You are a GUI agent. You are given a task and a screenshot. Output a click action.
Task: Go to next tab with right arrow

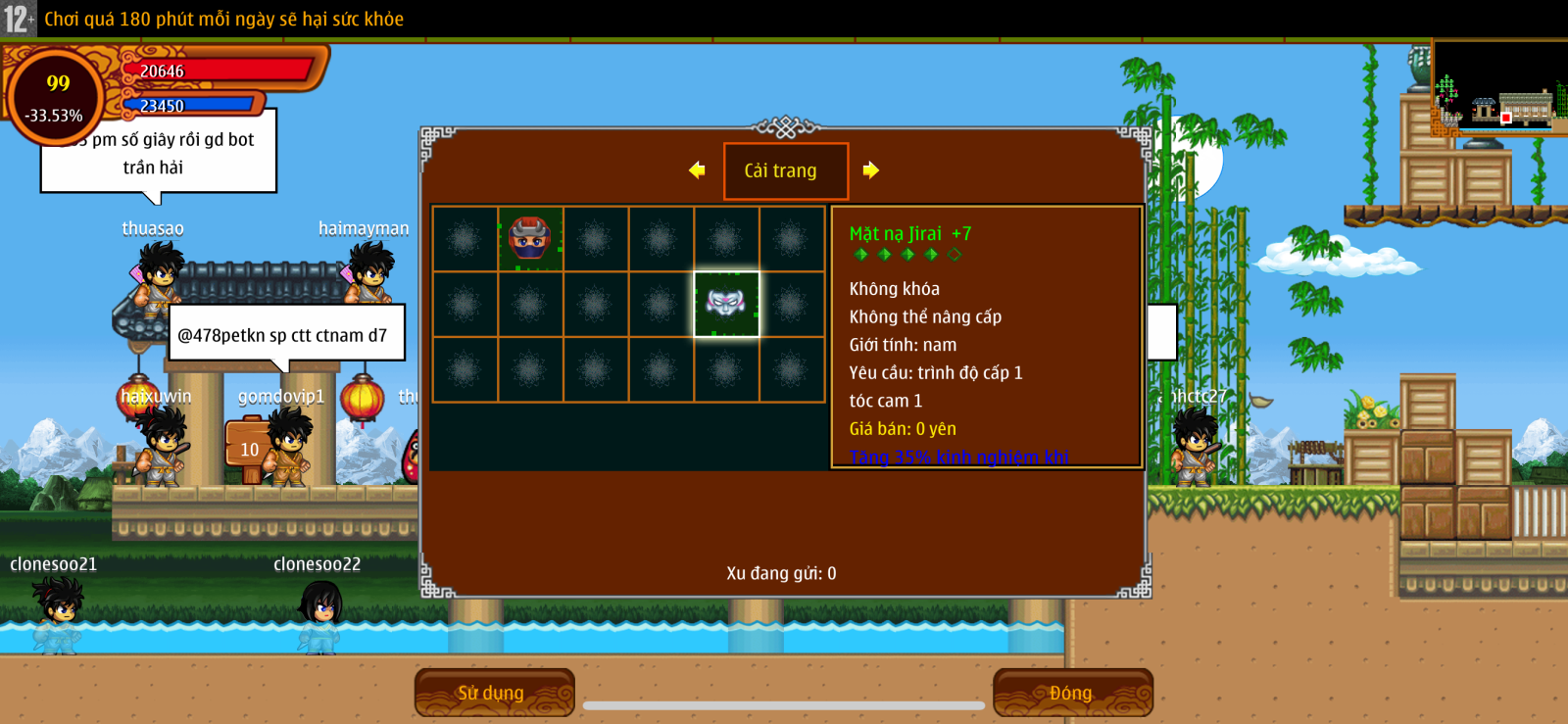(870, 170)
